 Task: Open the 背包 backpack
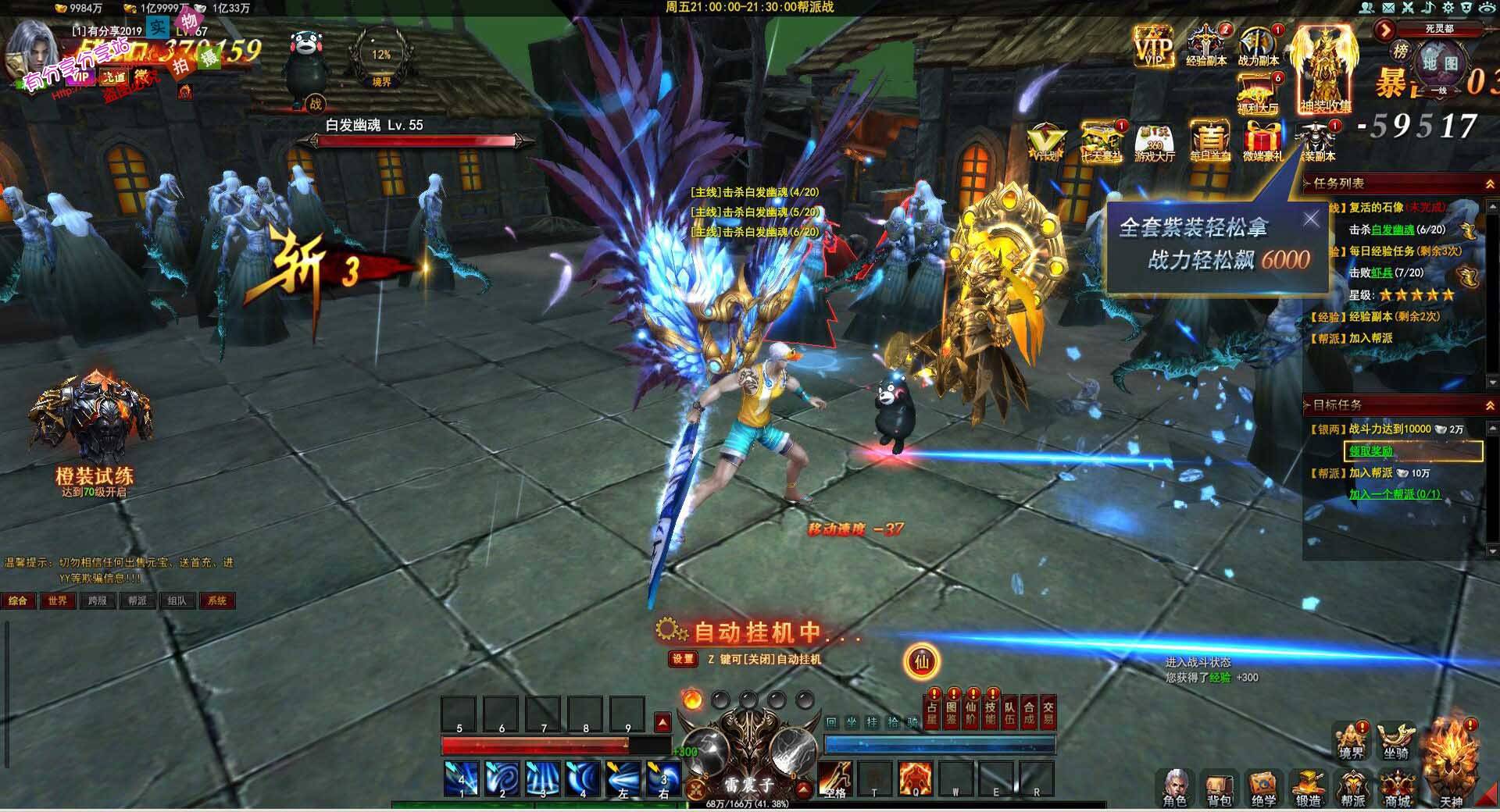[x=1219, y=788]
